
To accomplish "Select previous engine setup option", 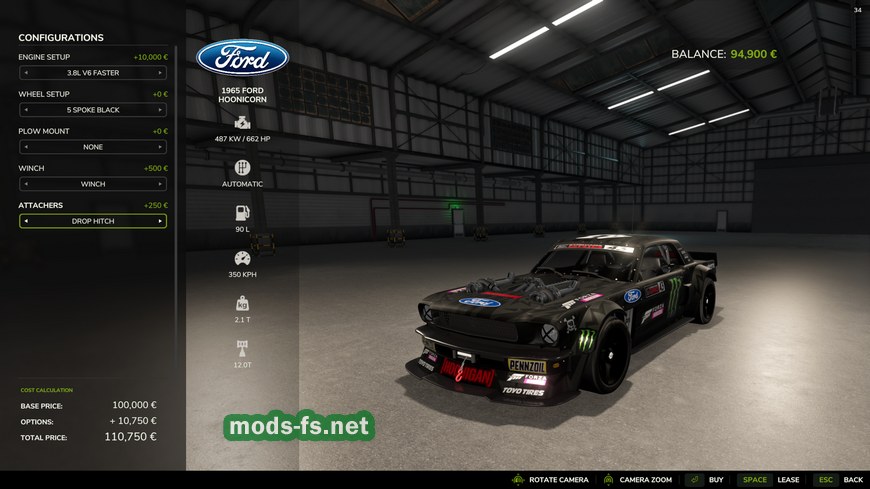I will coord(25,73).
